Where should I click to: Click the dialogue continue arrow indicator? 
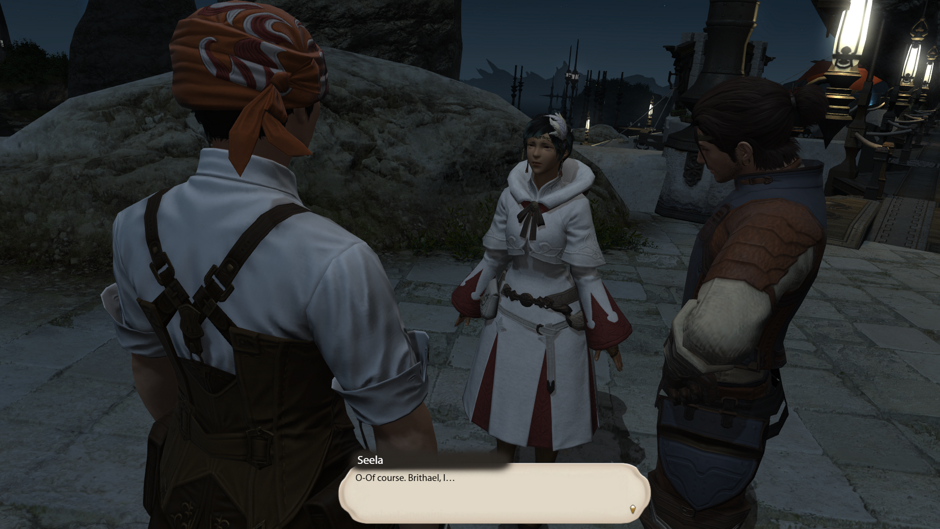632,510
